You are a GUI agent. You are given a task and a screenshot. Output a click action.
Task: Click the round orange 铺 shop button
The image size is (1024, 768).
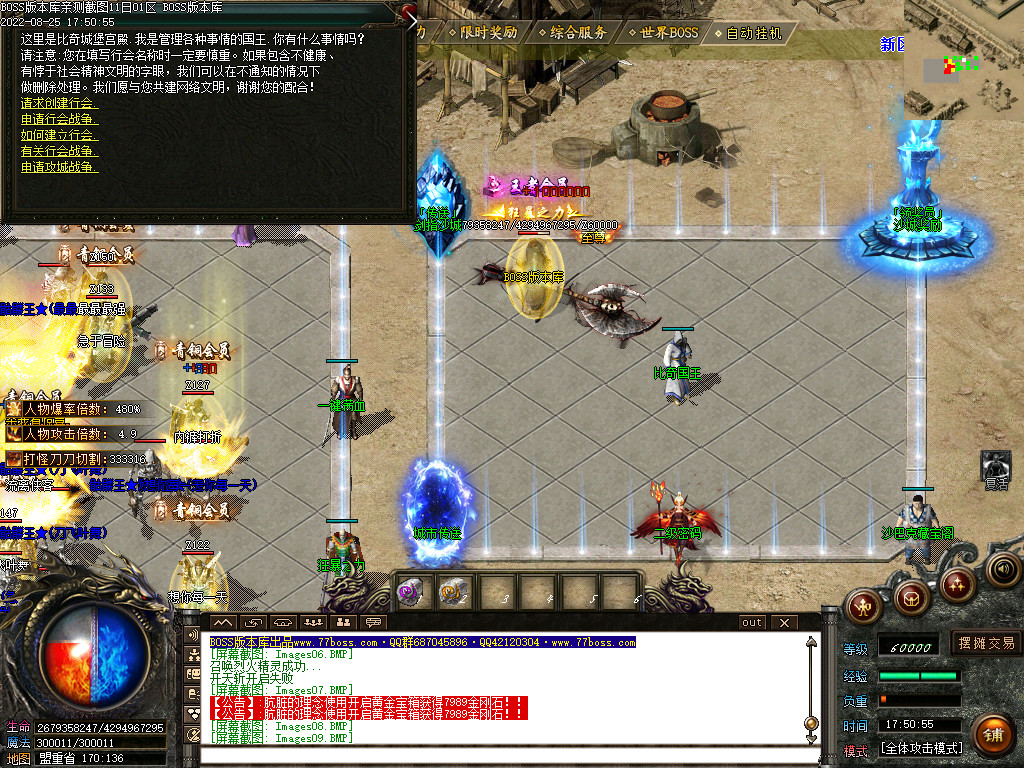(993, 734)
